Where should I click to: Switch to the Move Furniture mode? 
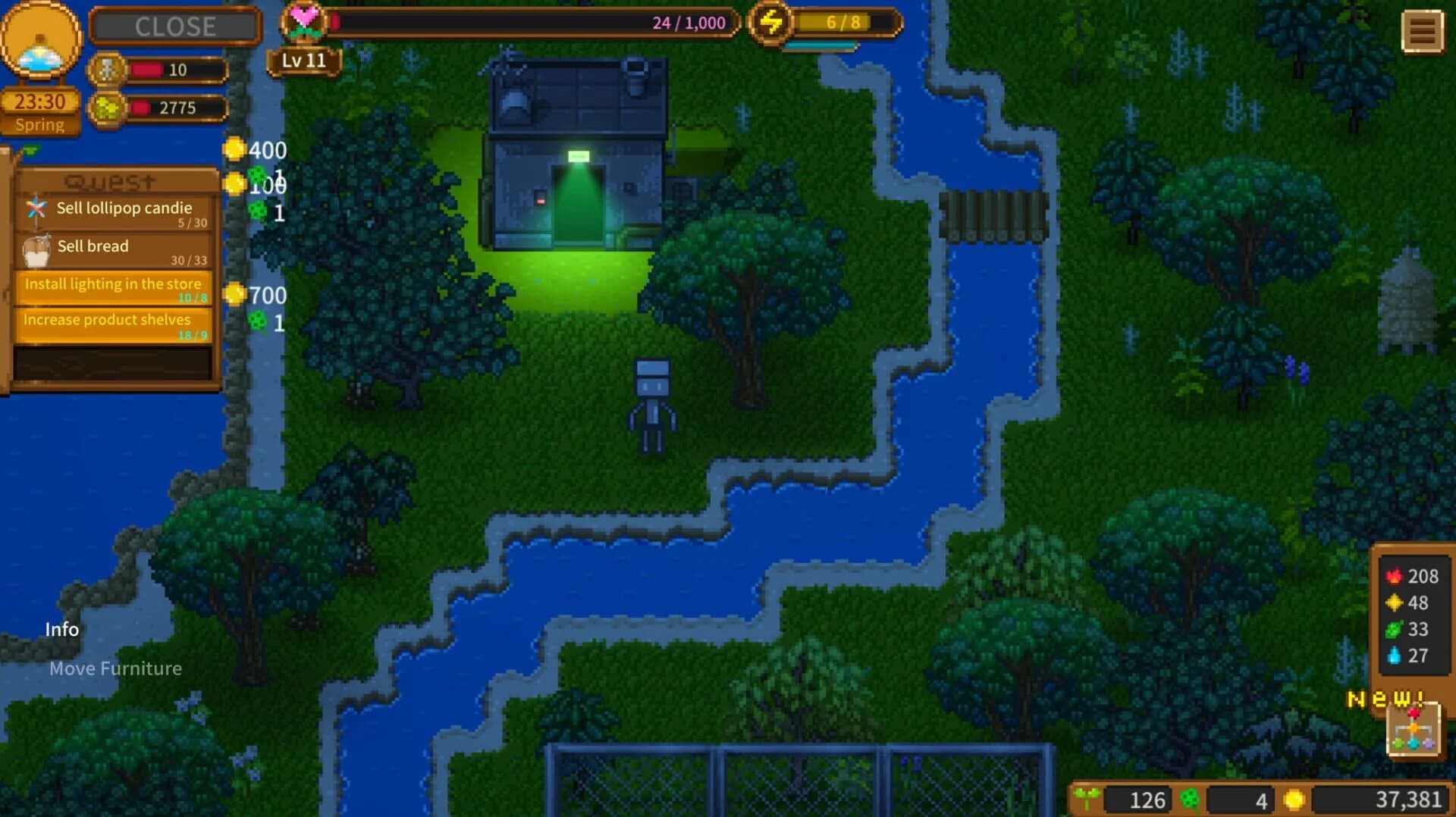coord(115,668)
